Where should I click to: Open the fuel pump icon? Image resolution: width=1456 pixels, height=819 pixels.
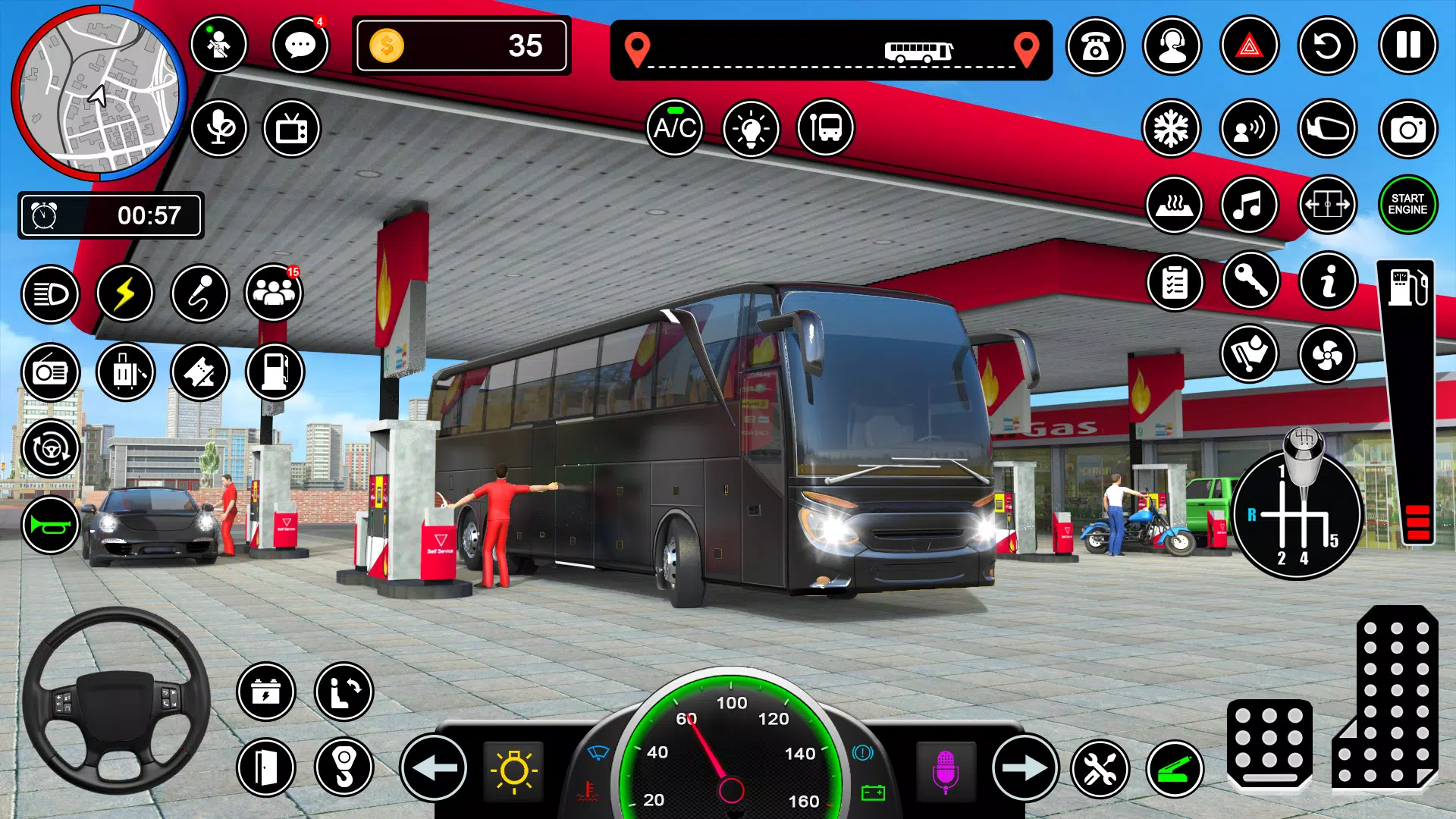(275, 372)
